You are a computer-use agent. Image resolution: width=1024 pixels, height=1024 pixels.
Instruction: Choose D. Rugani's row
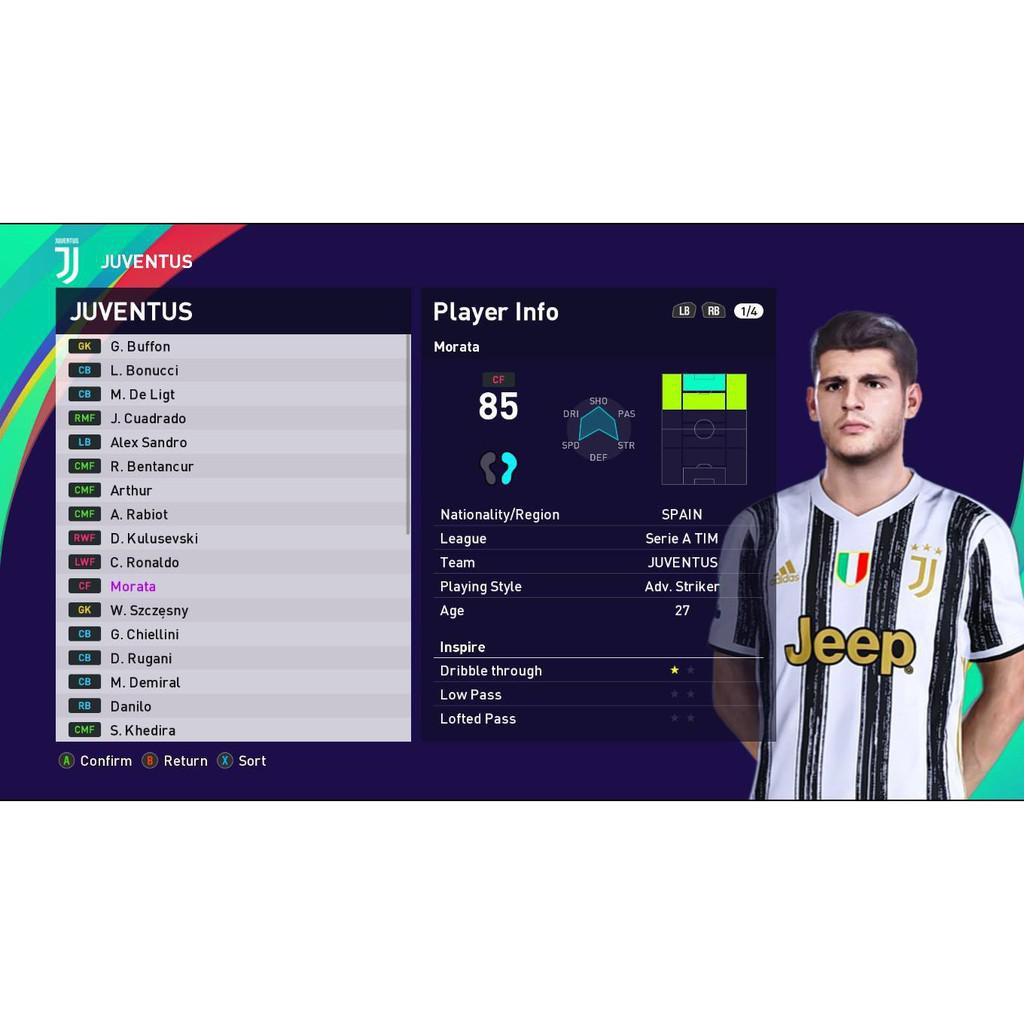tap(141, 658)
